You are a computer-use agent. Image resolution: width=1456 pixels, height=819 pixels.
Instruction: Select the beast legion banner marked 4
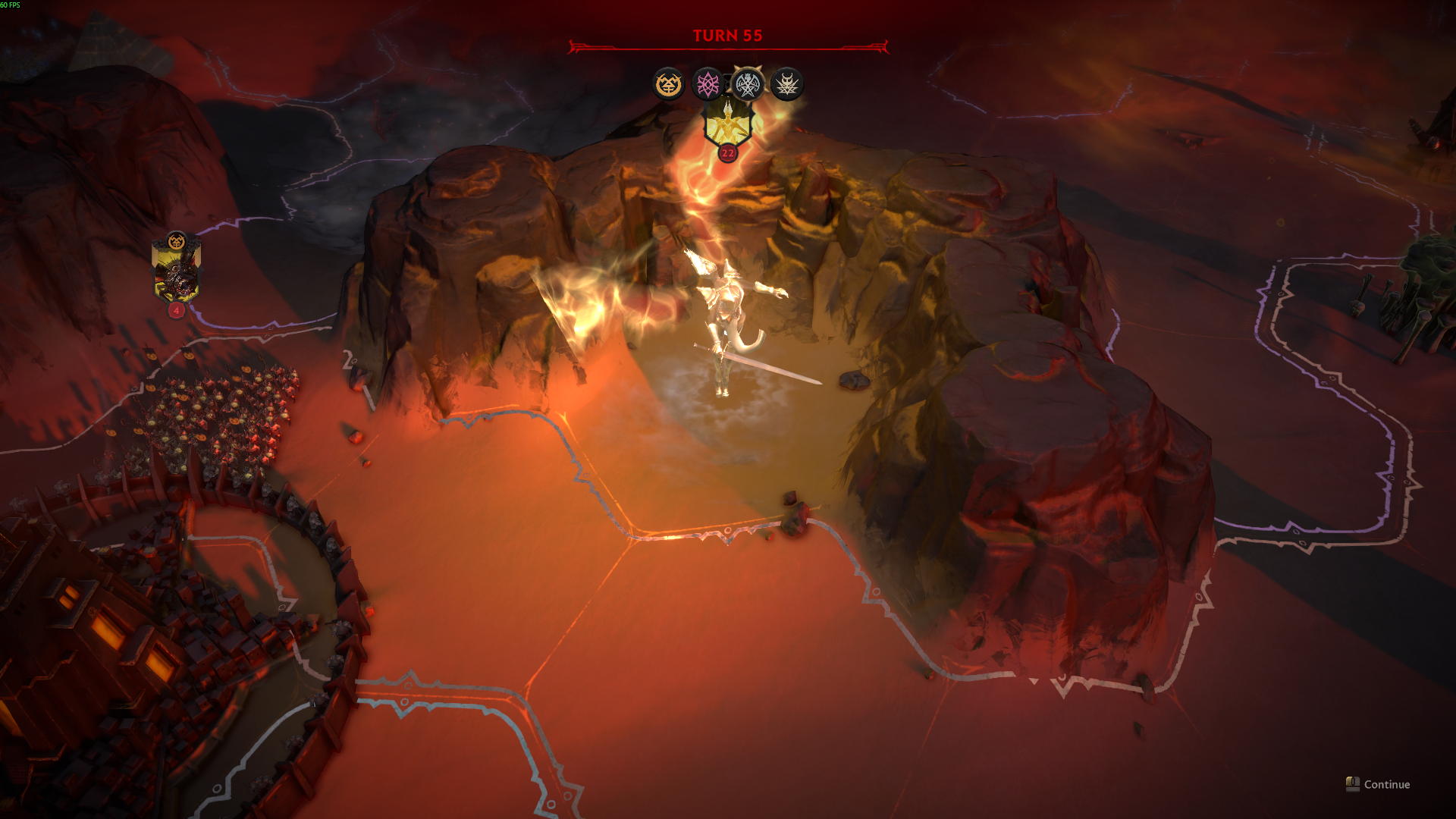point(176,273)
